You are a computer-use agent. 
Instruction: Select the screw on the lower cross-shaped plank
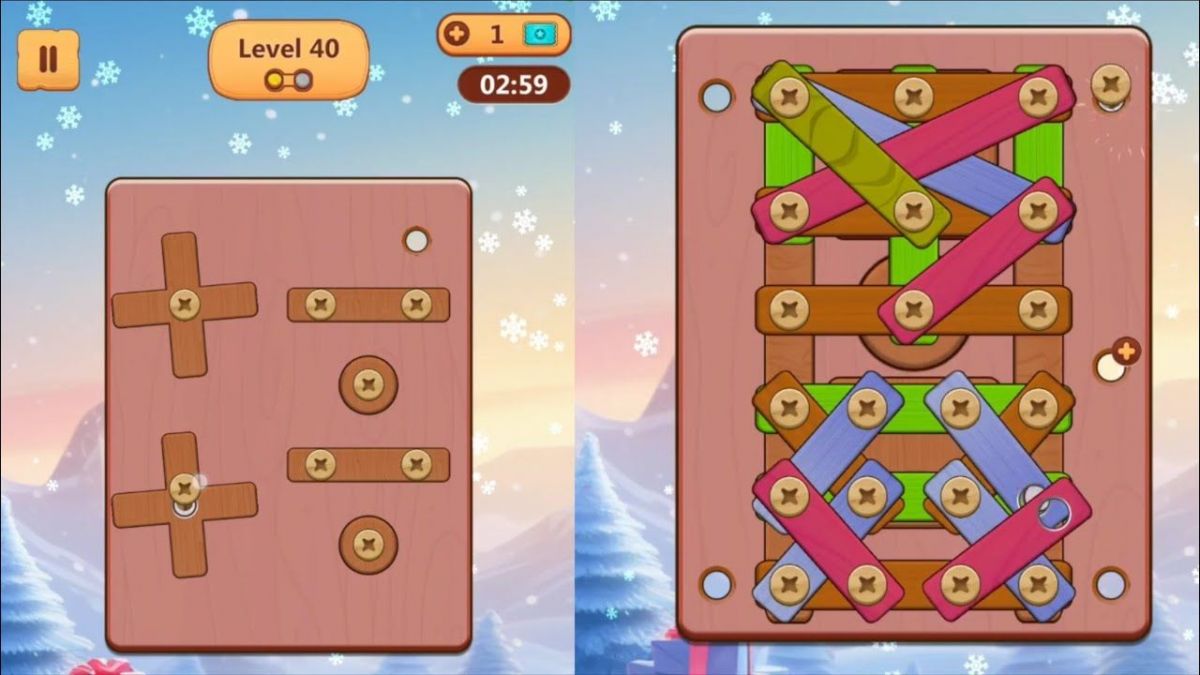point(184,489)
